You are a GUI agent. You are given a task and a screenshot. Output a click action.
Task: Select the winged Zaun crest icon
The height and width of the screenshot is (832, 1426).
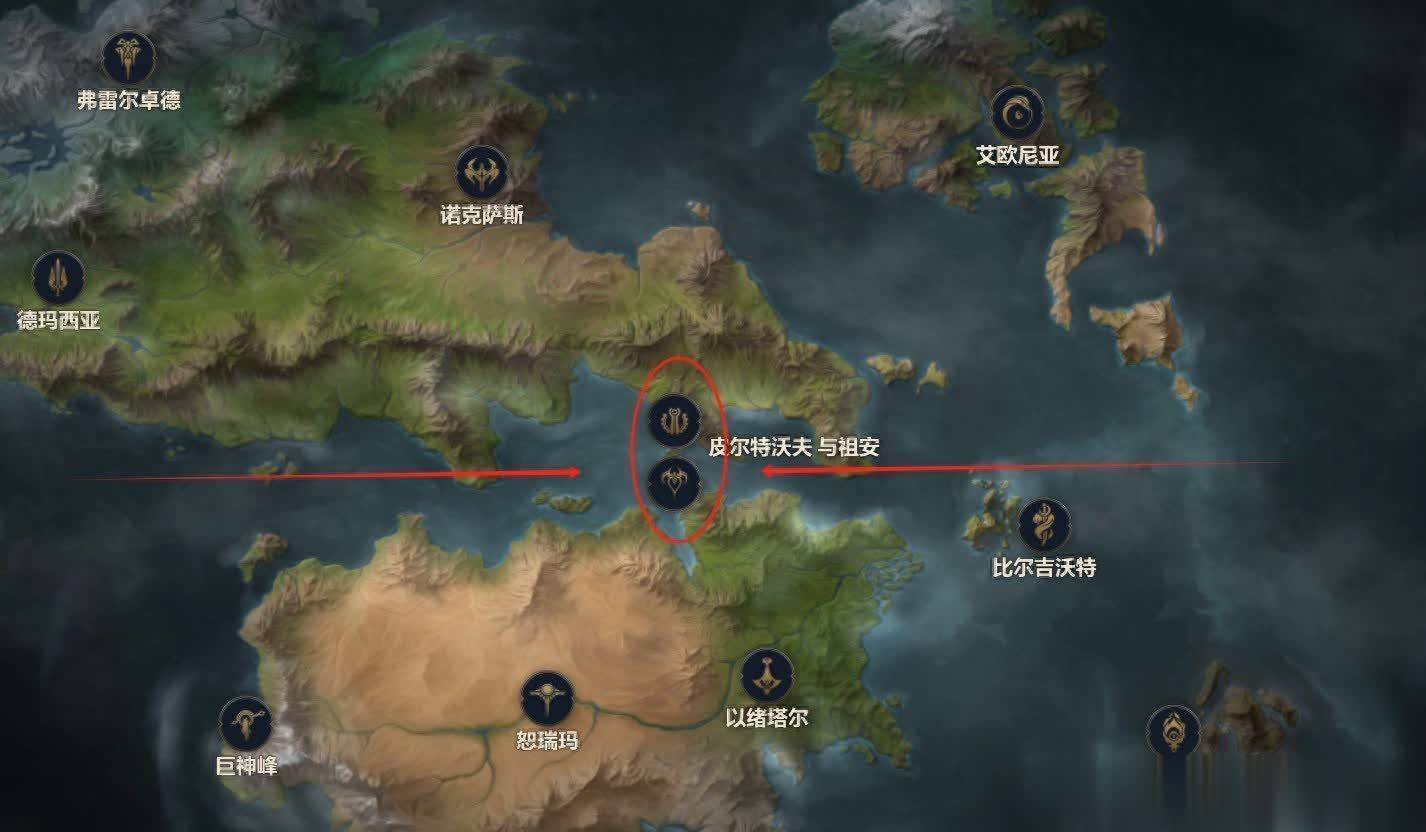[673, 484]
